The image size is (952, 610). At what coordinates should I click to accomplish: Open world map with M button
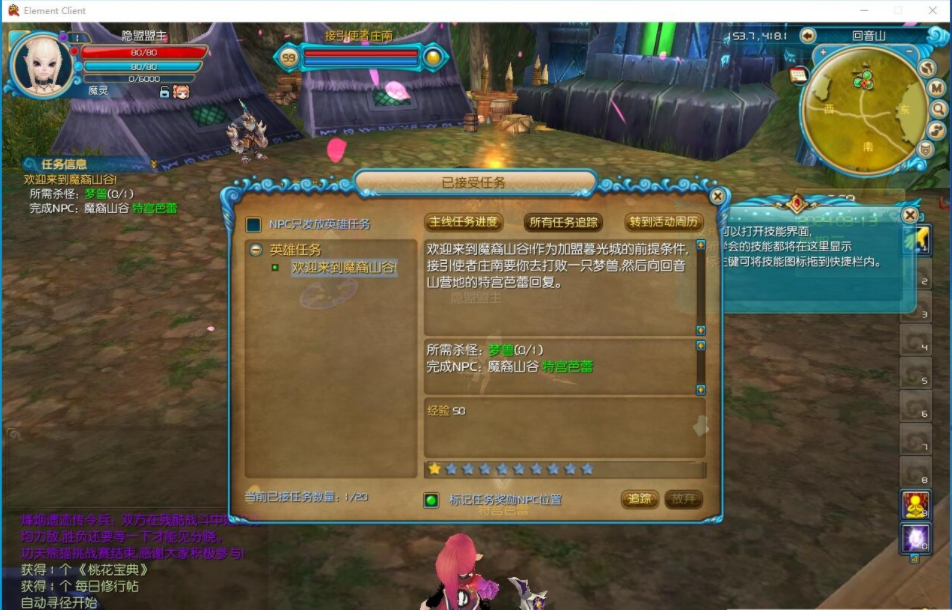pyautogui.click(x=937, y=87)
